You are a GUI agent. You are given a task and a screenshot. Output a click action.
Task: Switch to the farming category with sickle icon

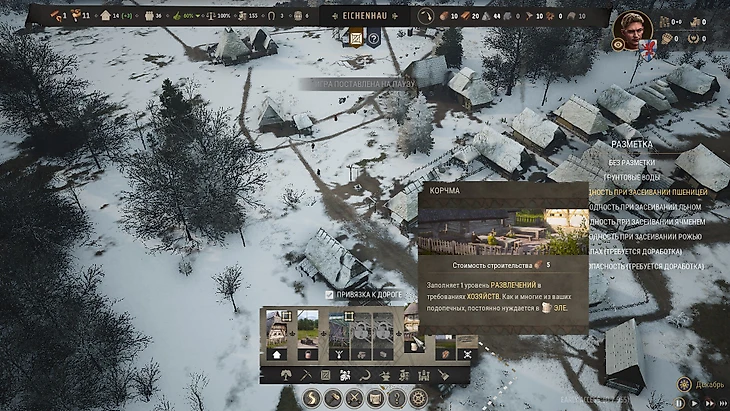coord(363,375)
